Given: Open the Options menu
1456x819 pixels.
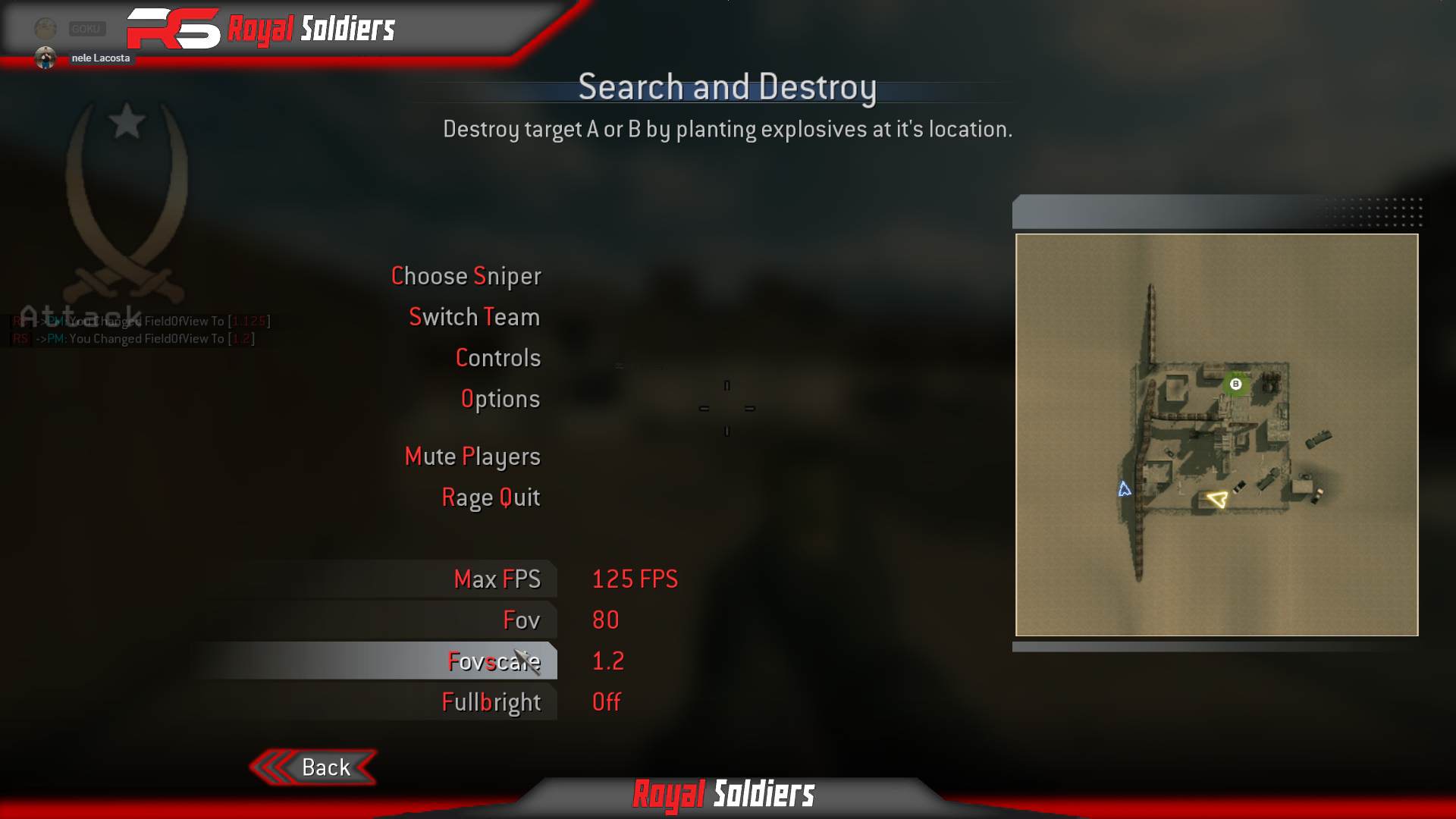Looking at the screenshot, I should click(500, 398).
